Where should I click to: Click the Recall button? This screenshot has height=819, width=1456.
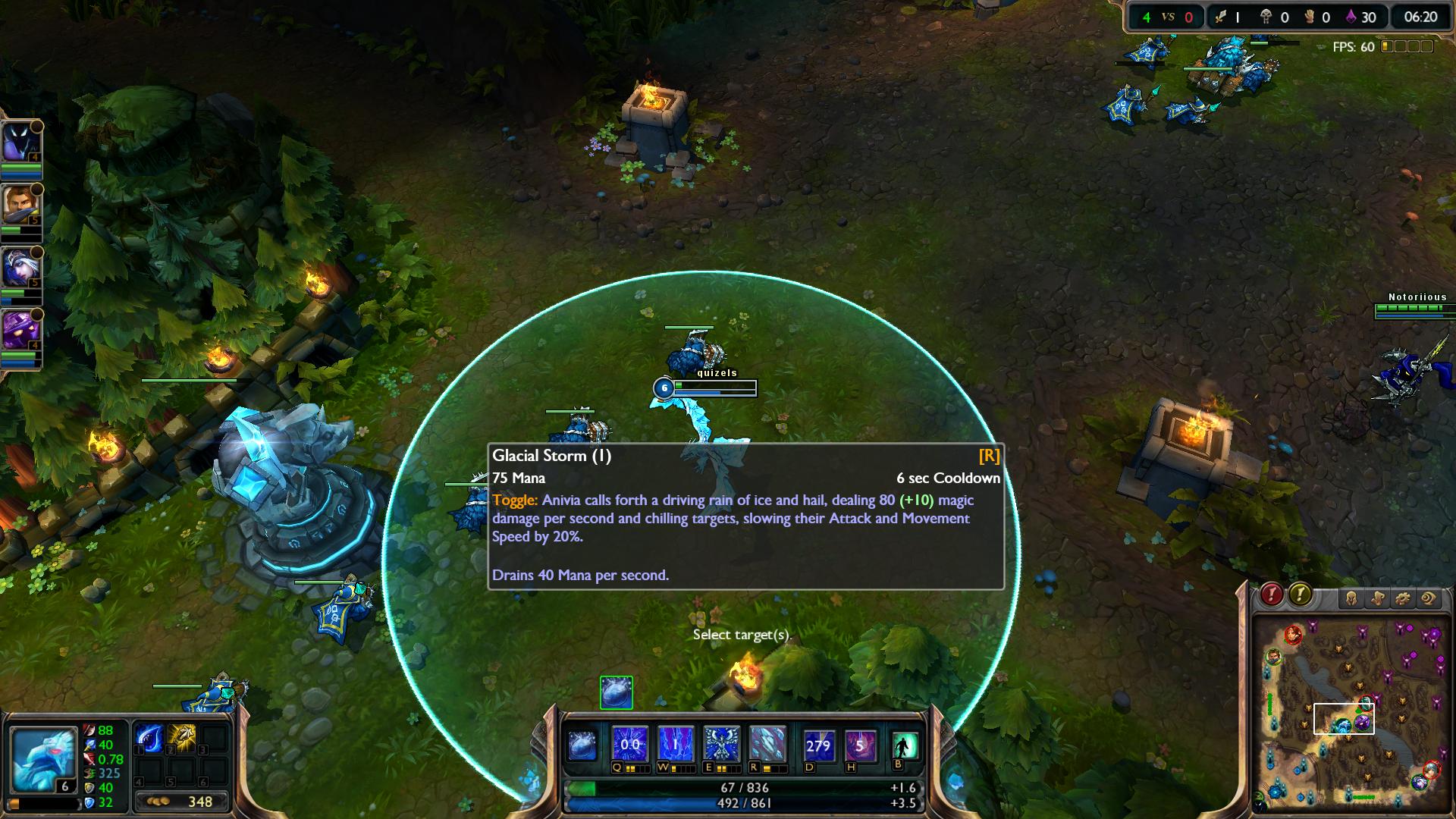pyautogui.click(x=905, y=745)
